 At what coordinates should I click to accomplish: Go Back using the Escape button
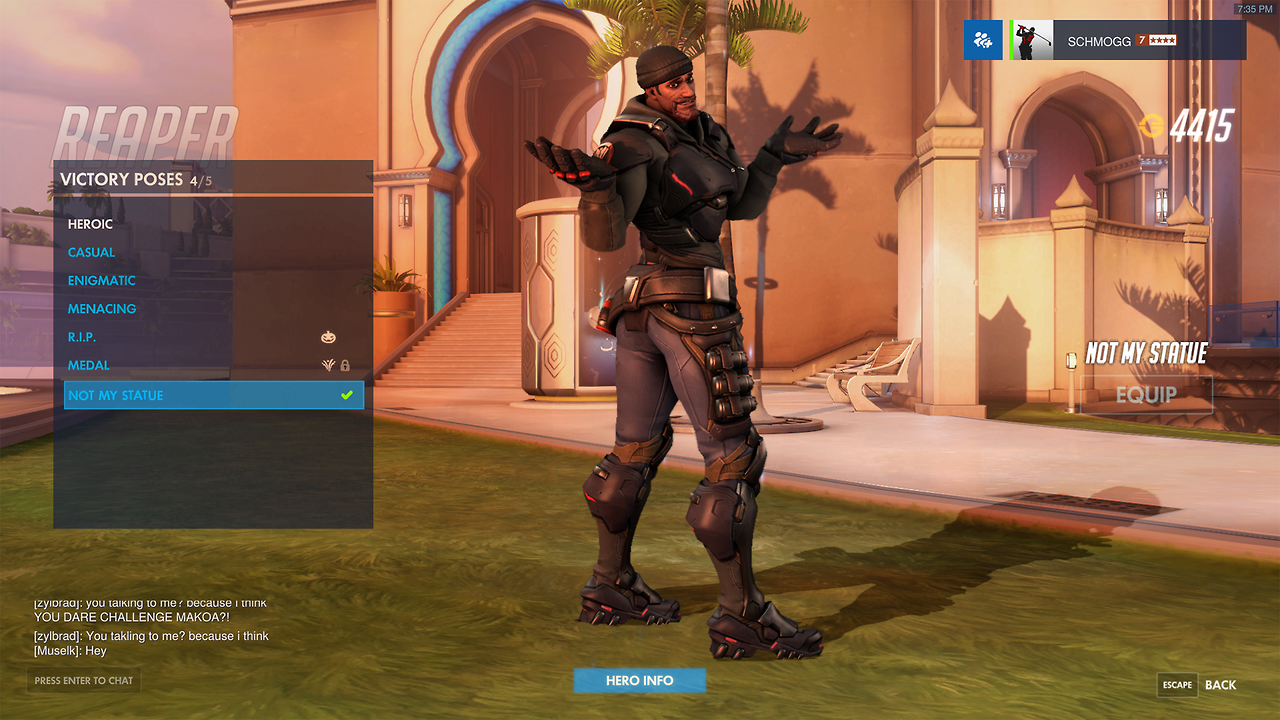point(1177,685)
